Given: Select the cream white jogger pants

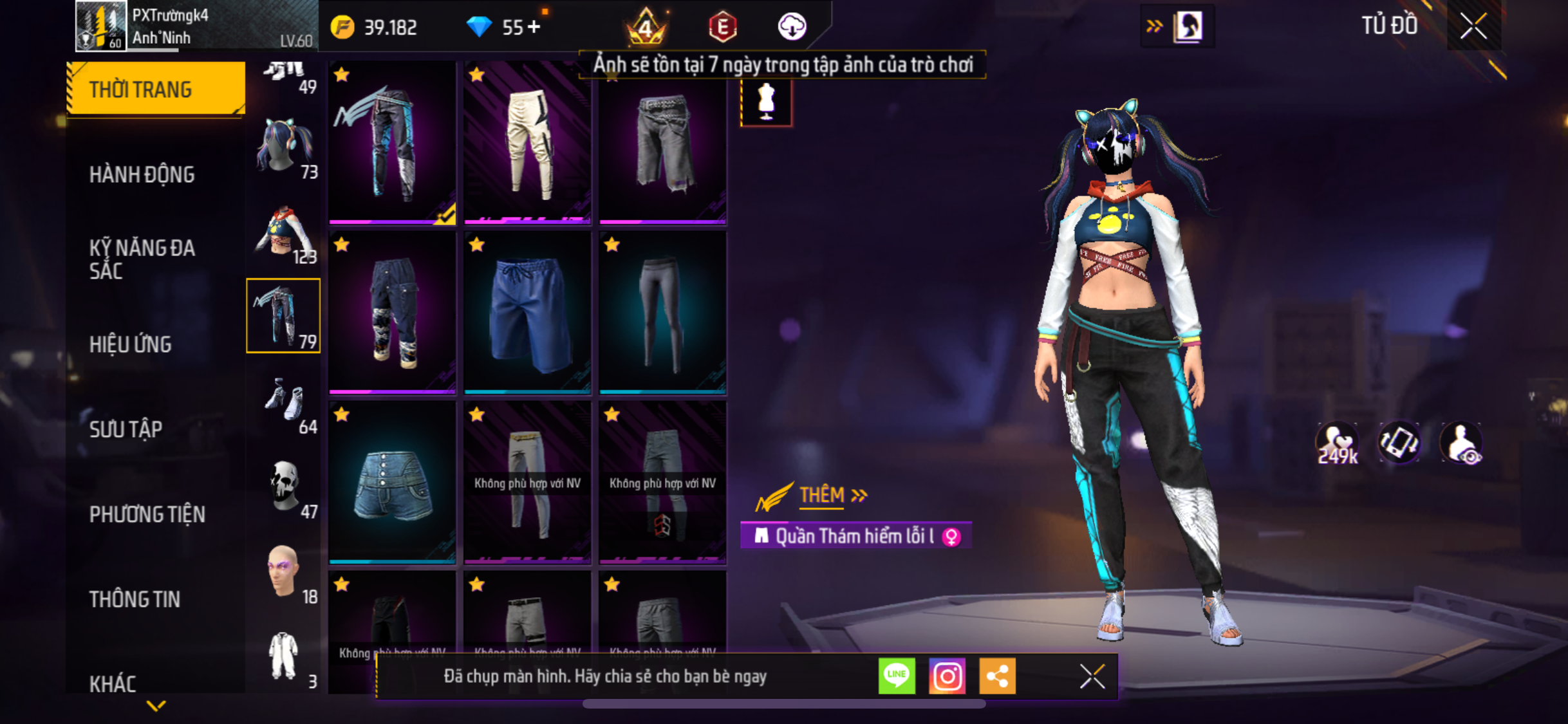Looking at the screenshot, I should (527, 143).
